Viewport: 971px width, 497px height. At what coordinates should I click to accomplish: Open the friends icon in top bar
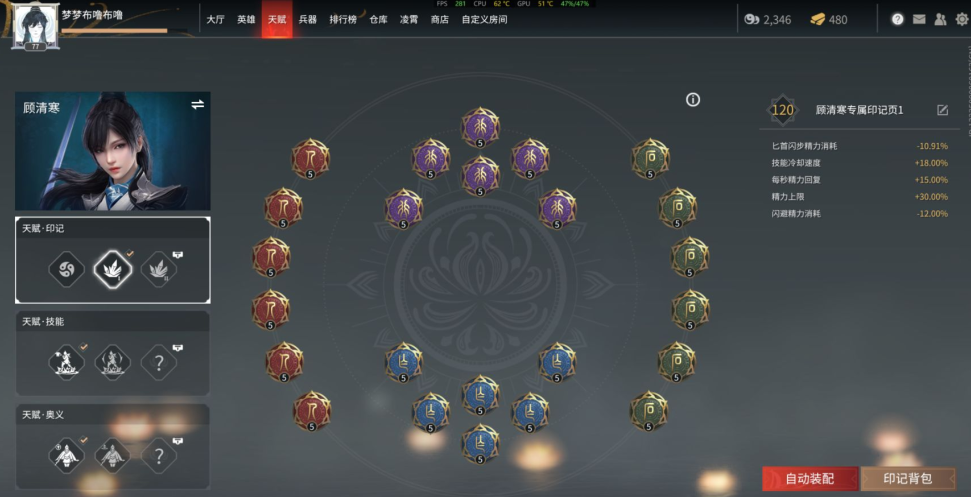coord(940,19)
